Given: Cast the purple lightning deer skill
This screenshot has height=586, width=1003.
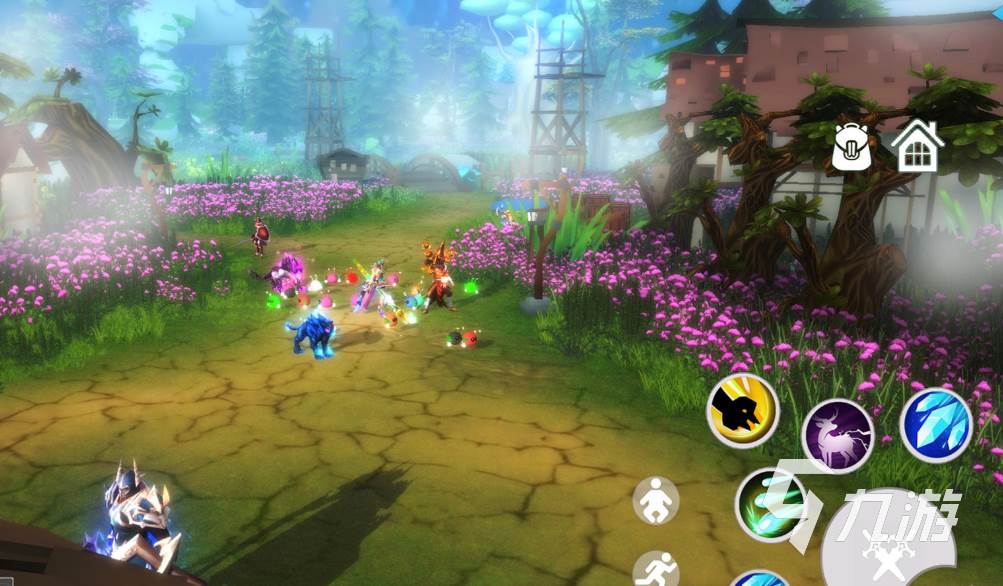Looking at the screenshot, I should [x=838, y=435].
